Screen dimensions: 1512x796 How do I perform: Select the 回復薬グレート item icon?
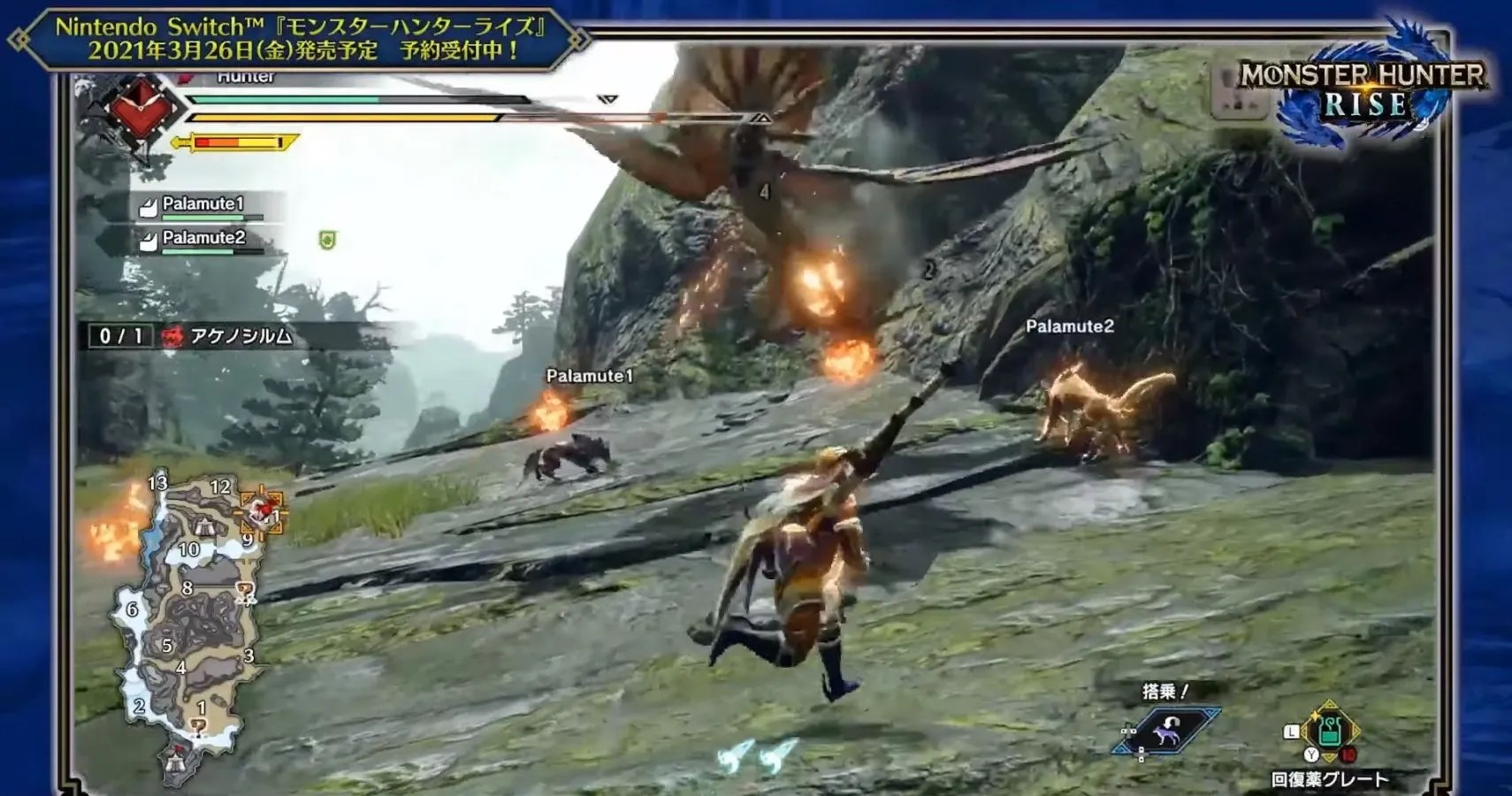[x=1330, y=730]
